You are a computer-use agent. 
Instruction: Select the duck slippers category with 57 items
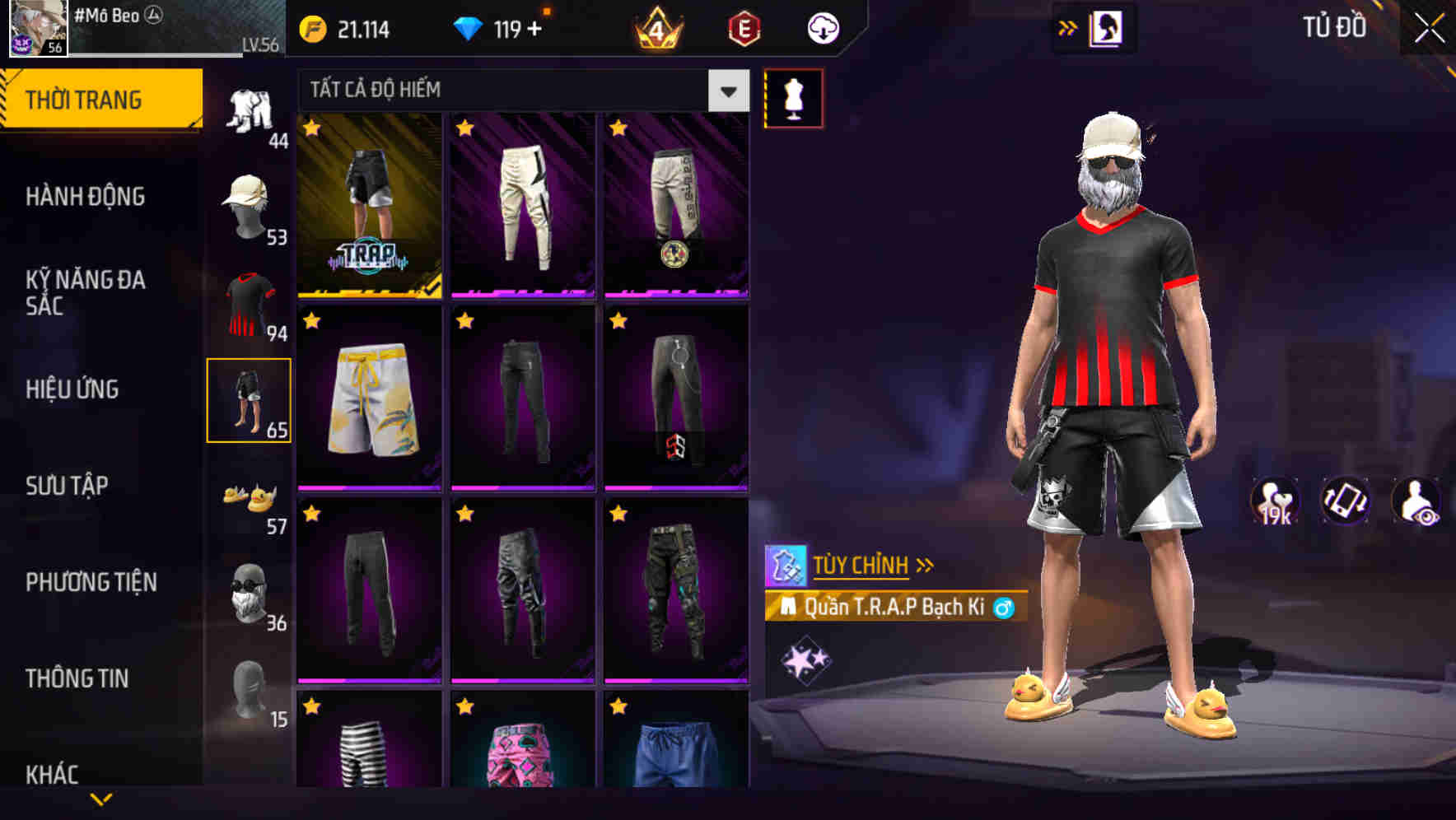click(250, 499)
